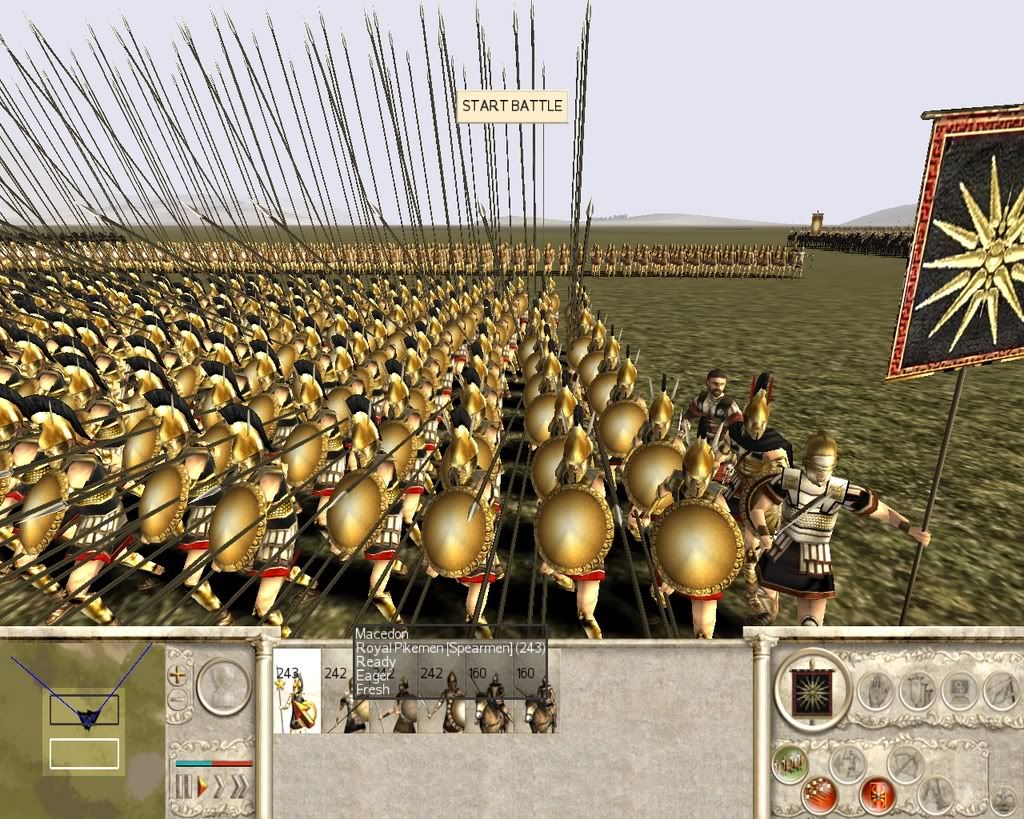Set normal speed with the orange play arrow
This screenshot has width=1024, height=819.
click(202, 787)
